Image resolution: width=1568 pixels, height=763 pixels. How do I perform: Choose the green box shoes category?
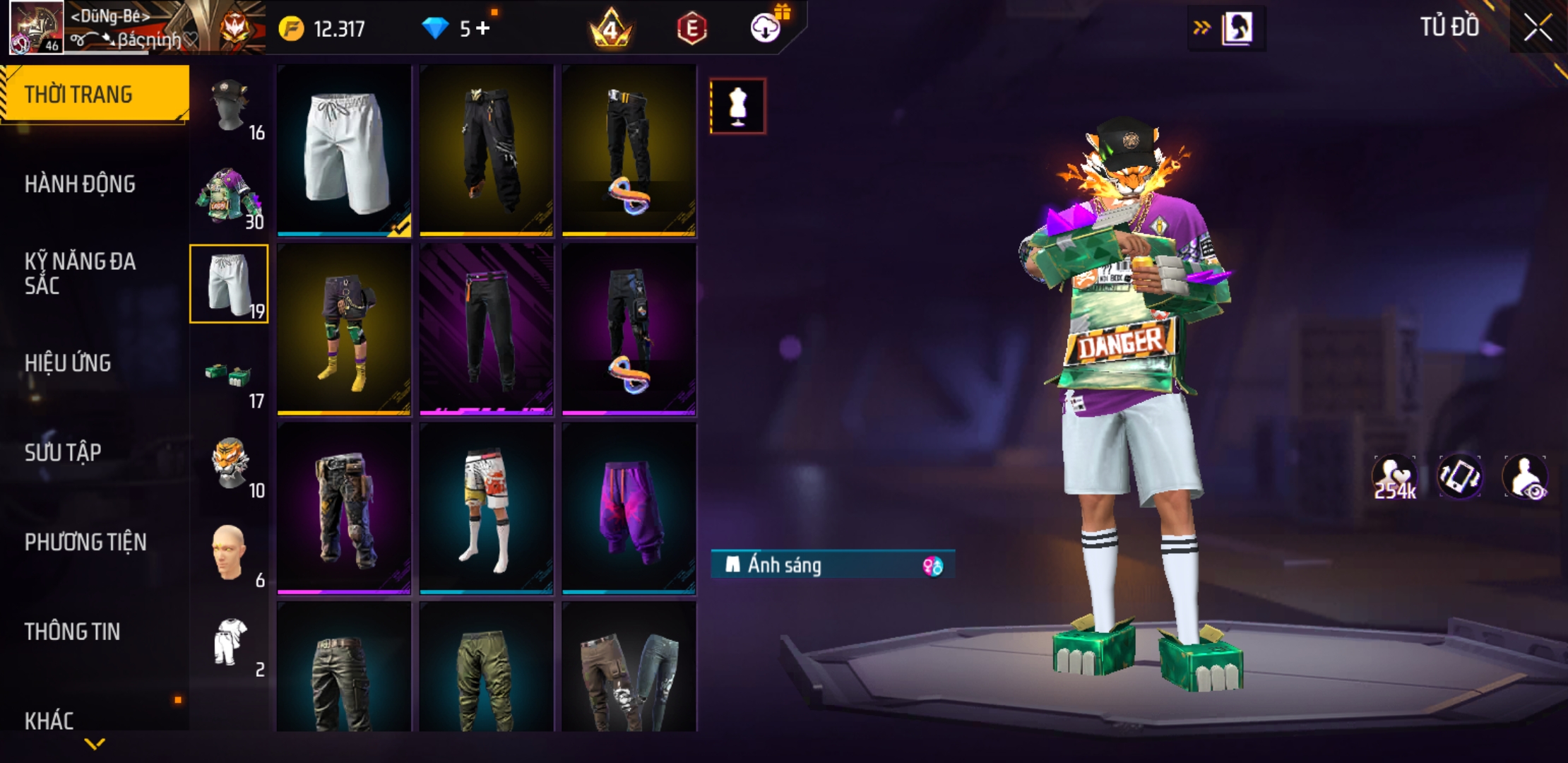click(x=229, y=374)
